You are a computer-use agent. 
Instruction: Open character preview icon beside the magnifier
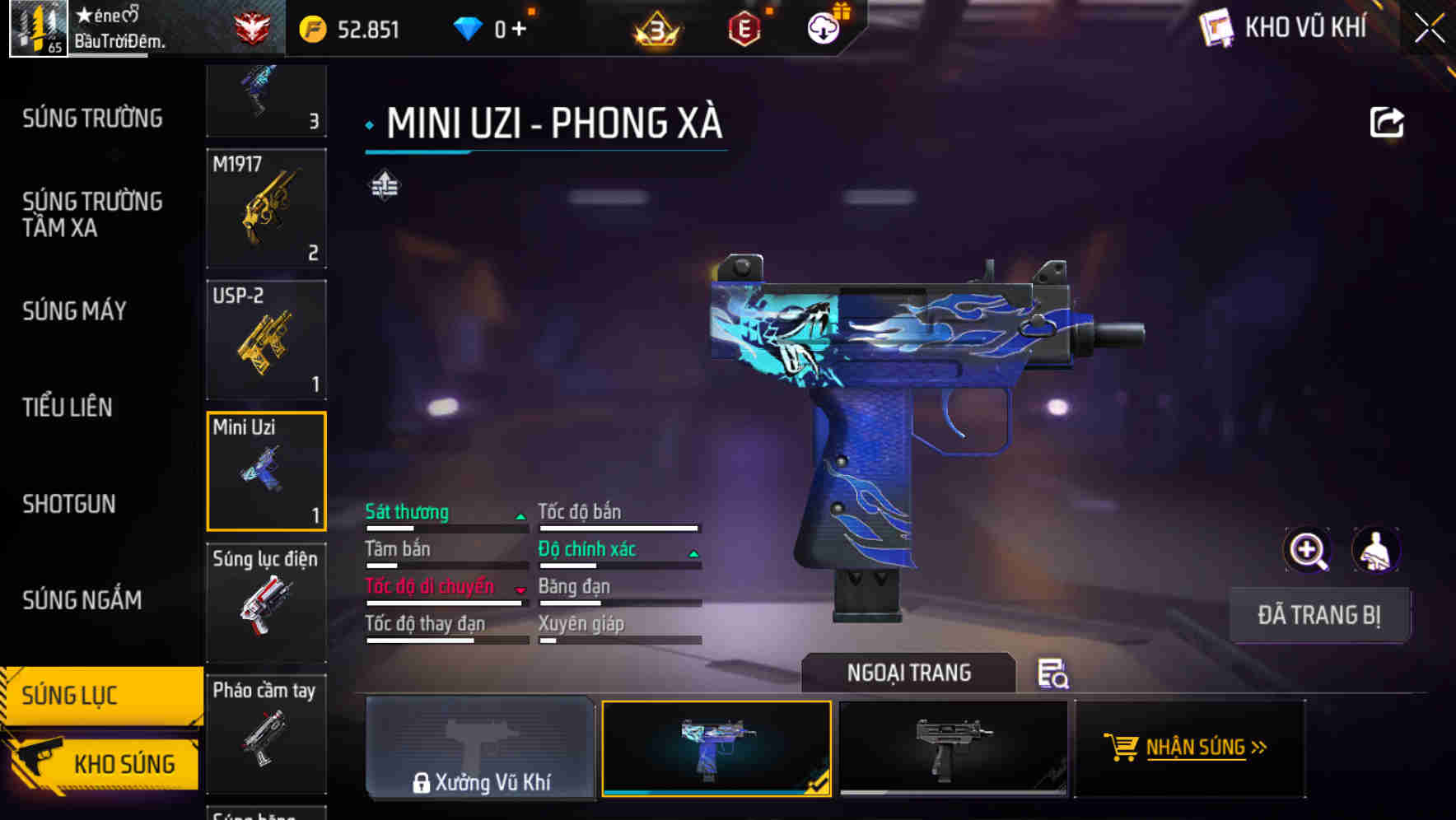click(1374, 550)
